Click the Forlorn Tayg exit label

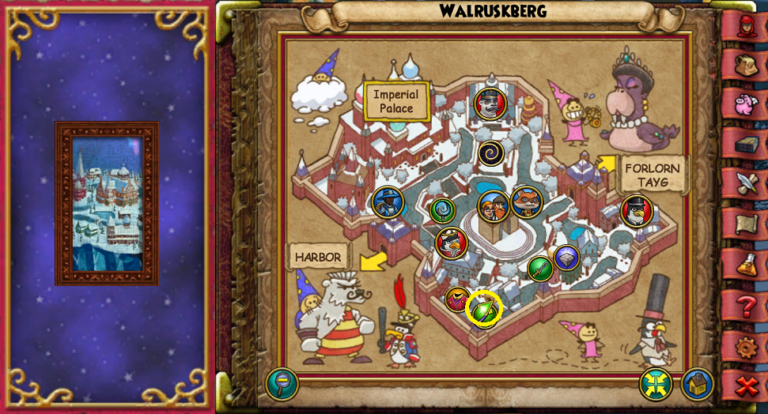[x=653, y=173]
